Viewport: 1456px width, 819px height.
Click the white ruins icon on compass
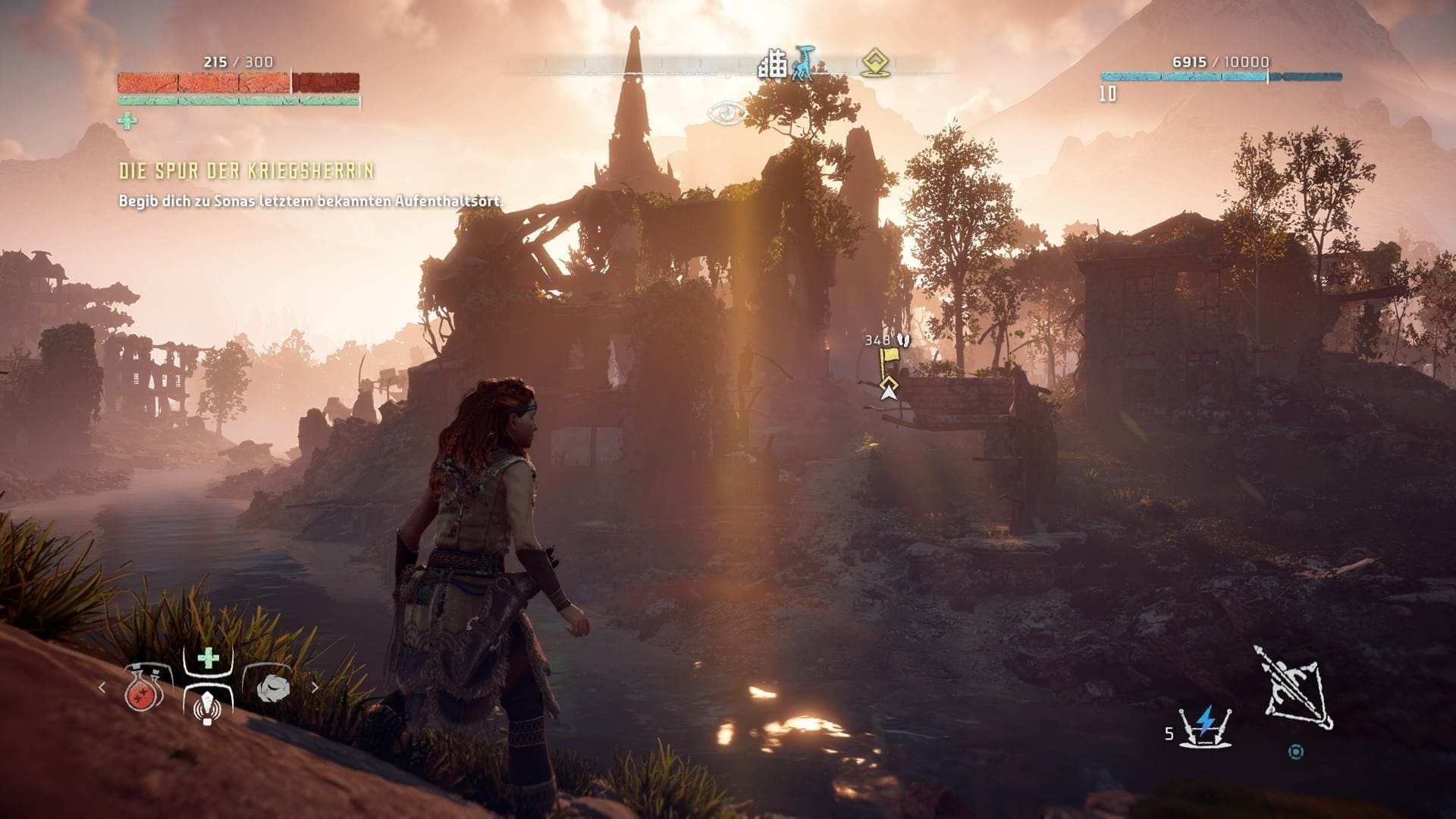(773, 65)
